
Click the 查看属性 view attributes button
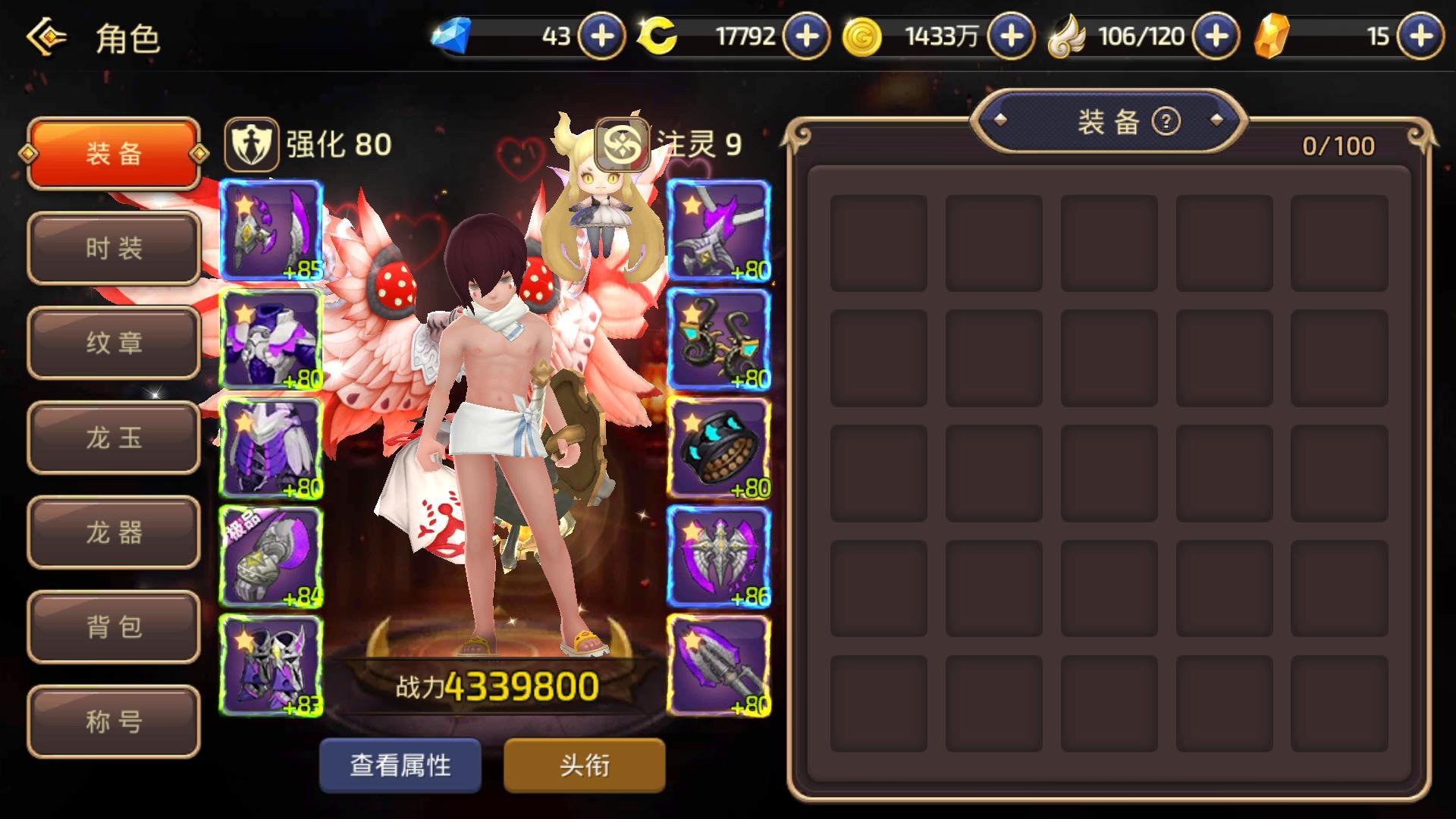click(400, 765)
